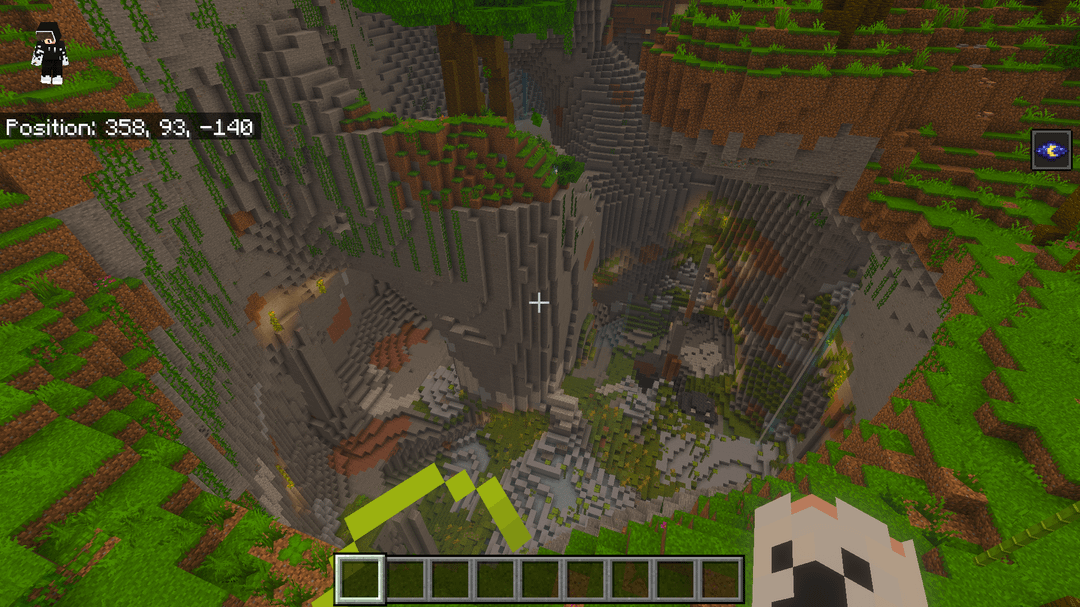Screen dimensions: 1080x607
Task: Click the player paper doll avatar
Action: click(x=49, y=54)
